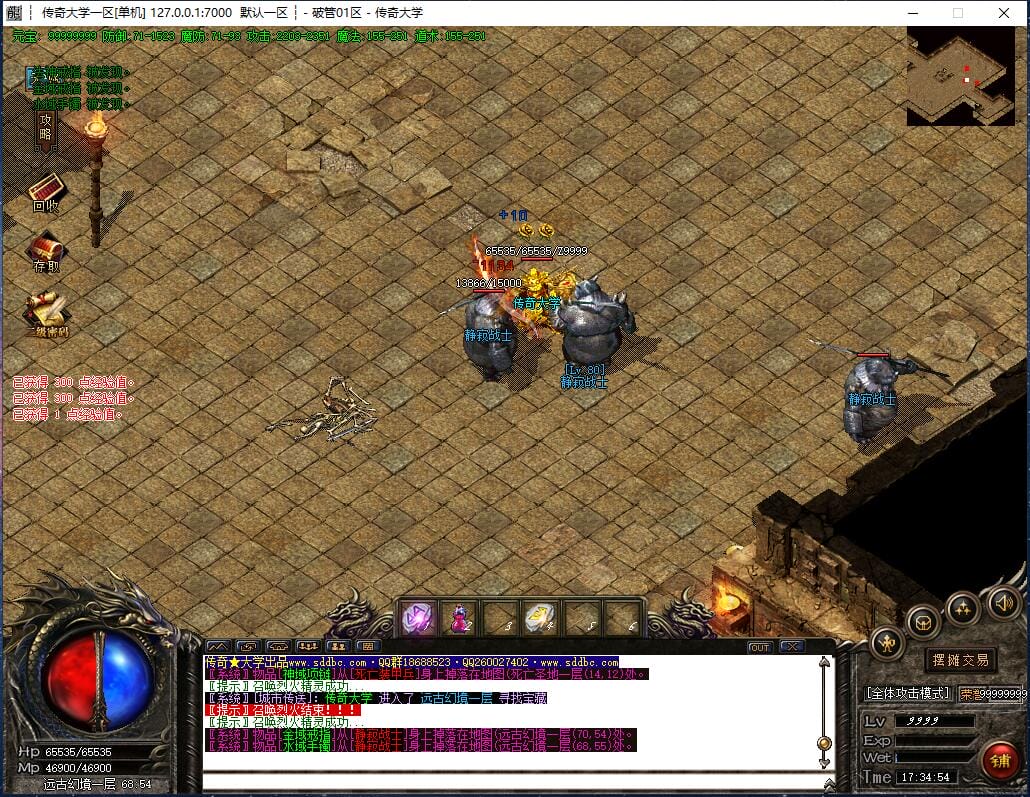Open the 存取 storage chest icon
The height and width of the screenshot is (797, 1030).
coord(46,251)
